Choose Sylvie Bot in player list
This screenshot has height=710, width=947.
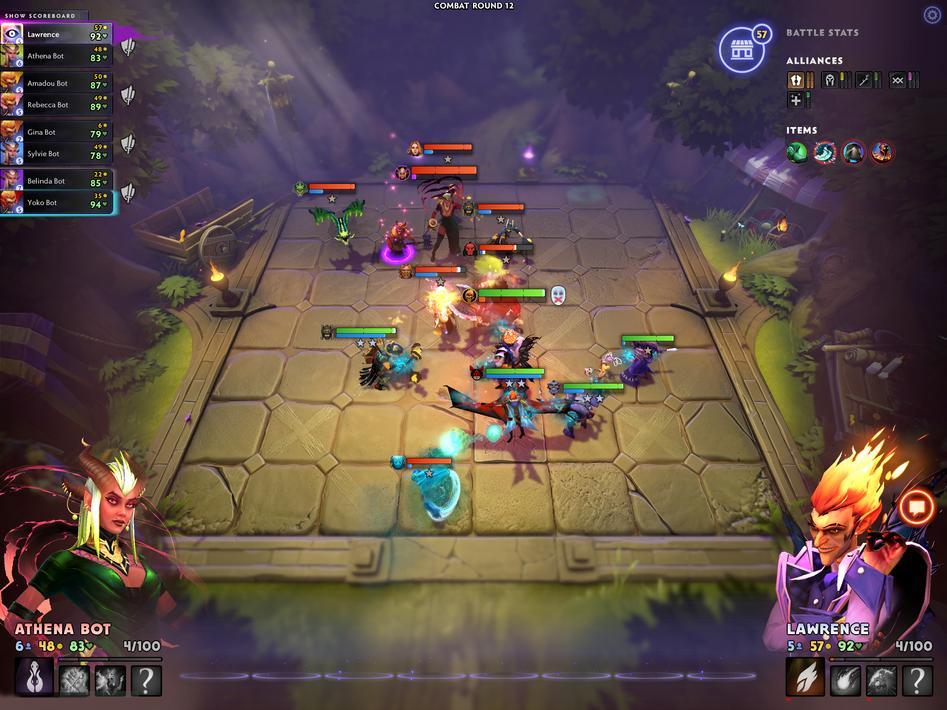(x=55, y=154)
